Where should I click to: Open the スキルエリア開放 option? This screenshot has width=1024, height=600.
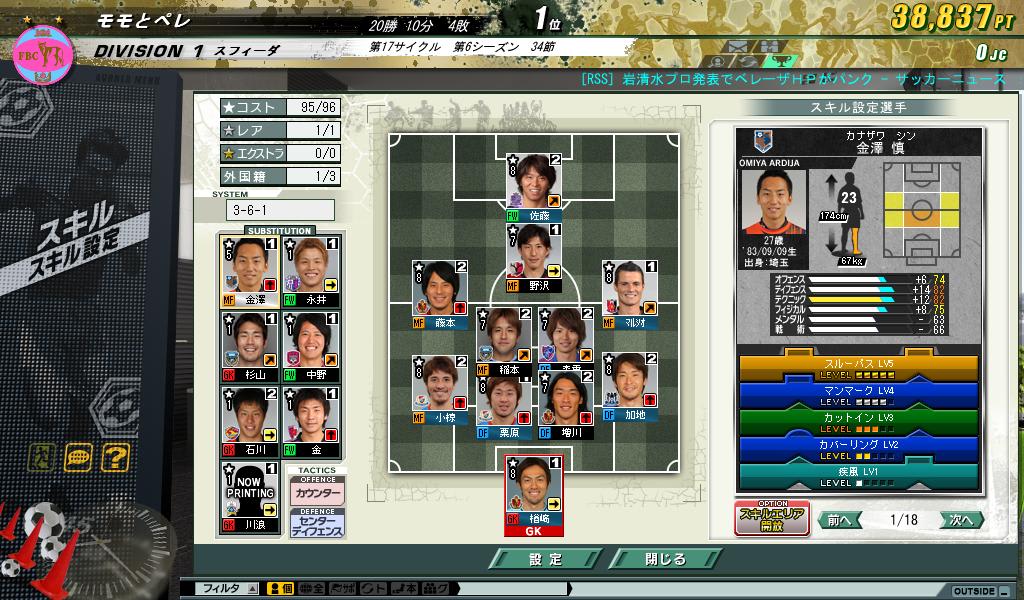(x=772, y=519)
